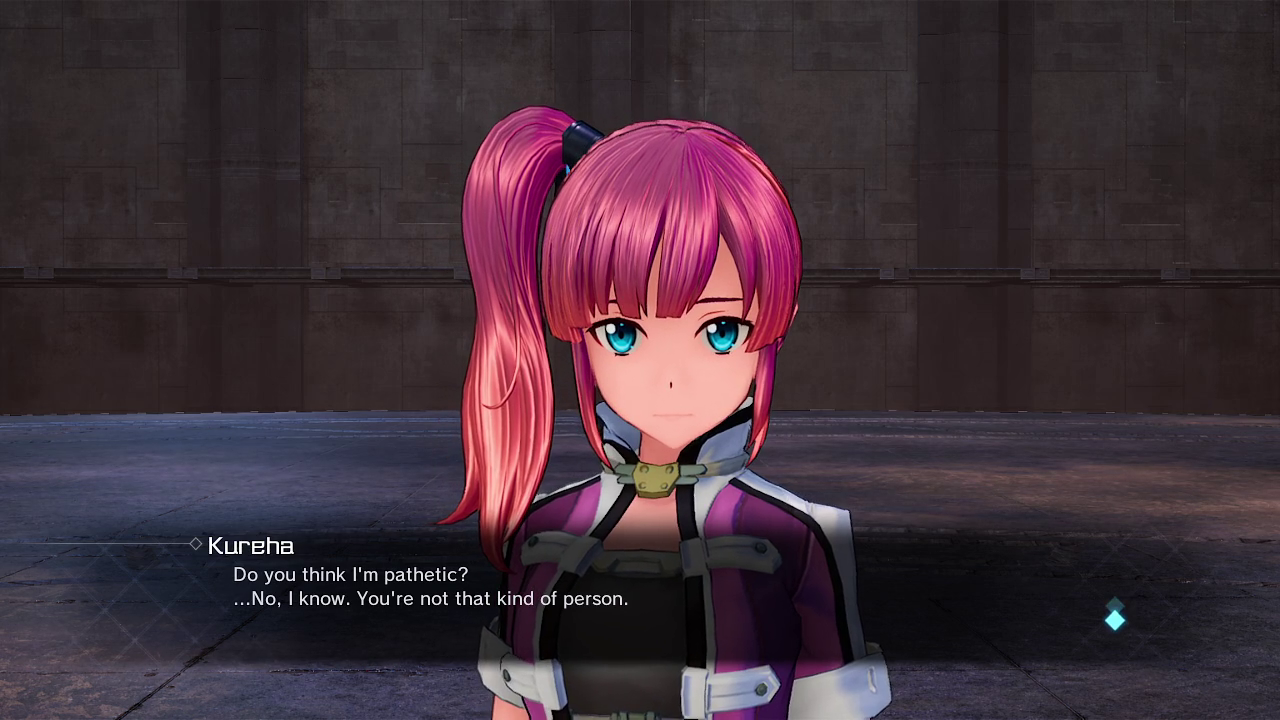The image size is (1280, 720).
Task: Click the glowing diamond to continue the conversation
Action: [x=1115, y=620]
